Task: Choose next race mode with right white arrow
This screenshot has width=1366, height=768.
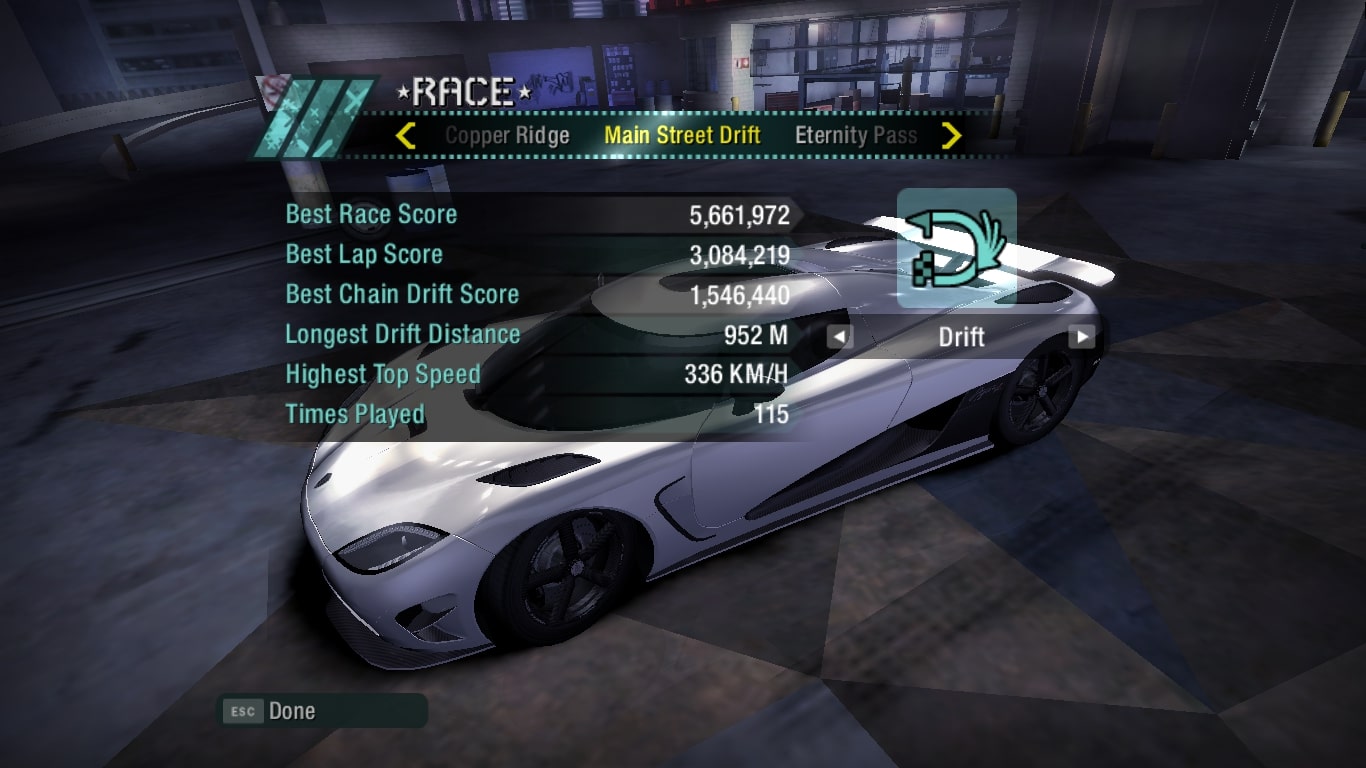Action: coord(1081,337)
